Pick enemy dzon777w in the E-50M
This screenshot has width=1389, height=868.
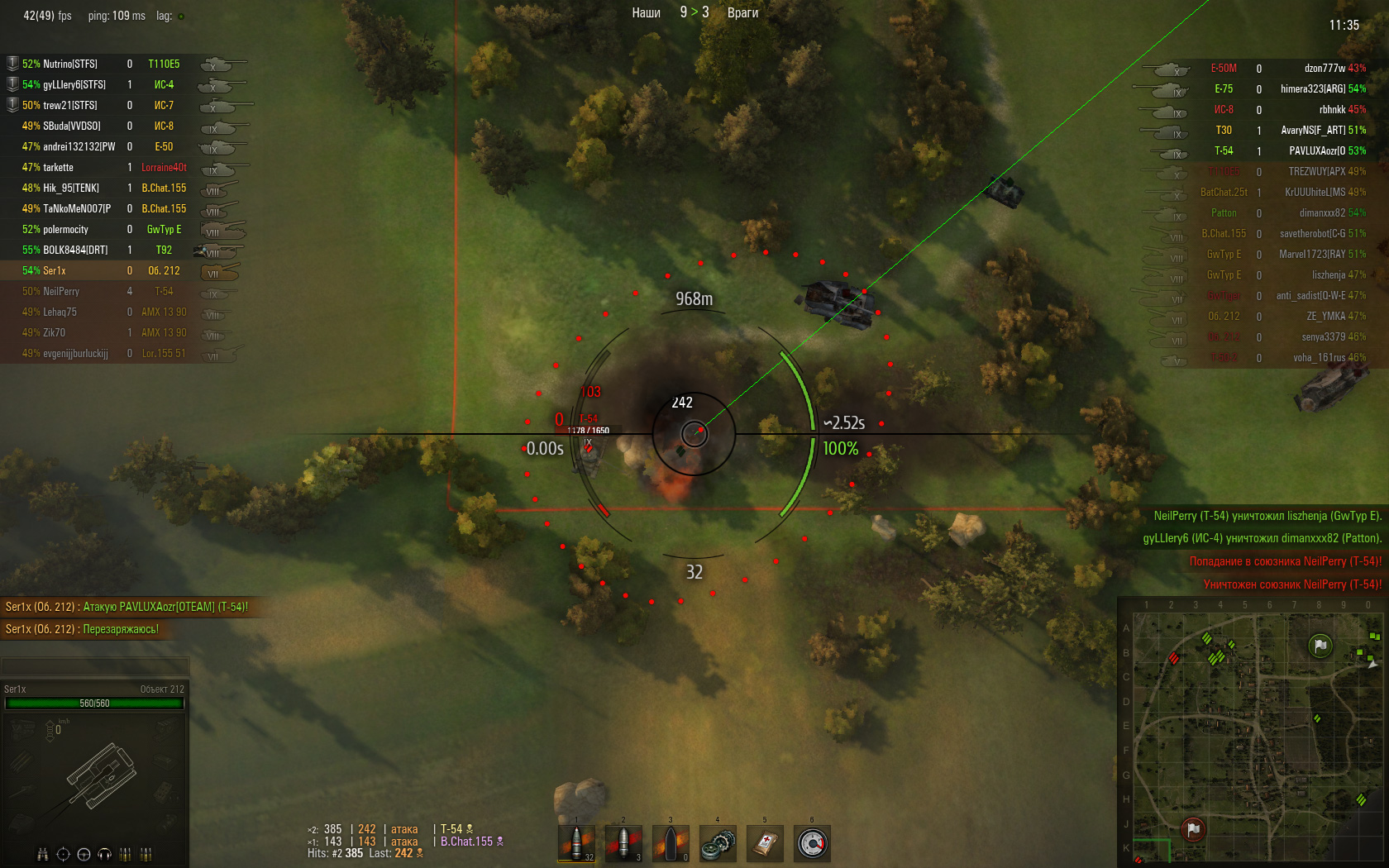(1325, 69)
